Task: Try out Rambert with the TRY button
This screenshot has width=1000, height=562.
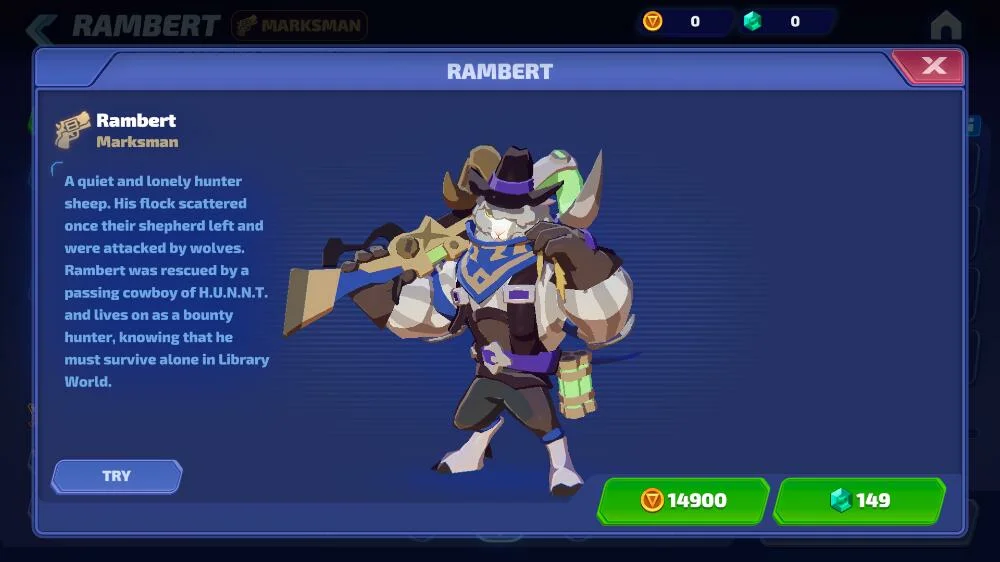Action: 117,476
